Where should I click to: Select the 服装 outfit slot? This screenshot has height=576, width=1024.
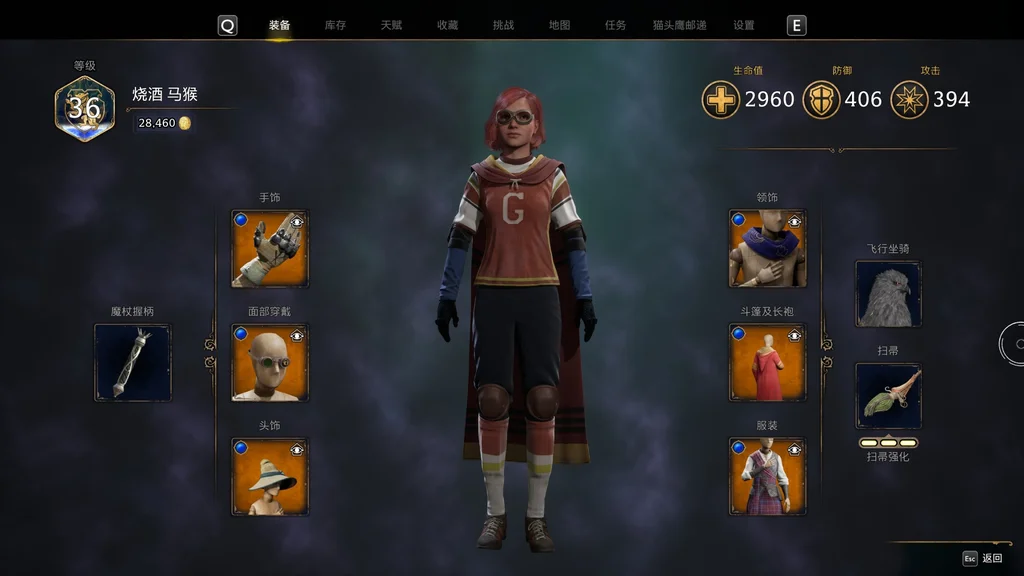[767, 477]
